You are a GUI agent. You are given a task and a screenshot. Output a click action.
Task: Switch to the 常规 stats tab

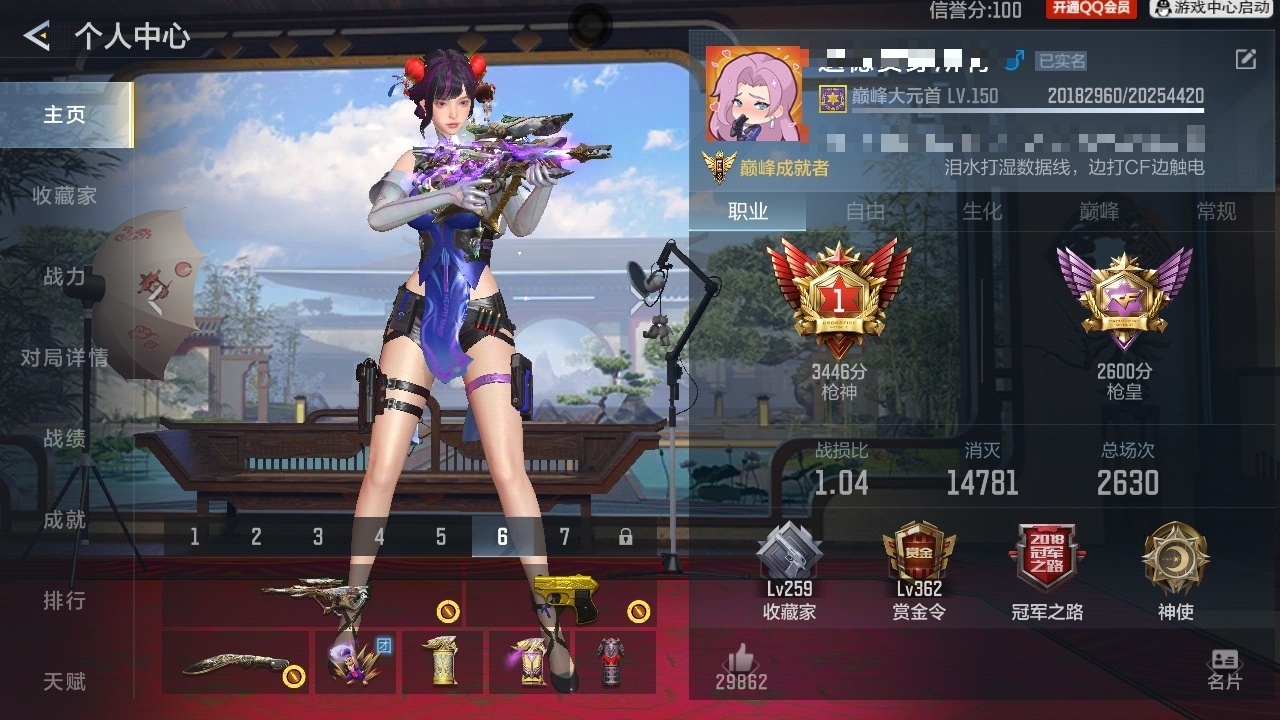click(x=1216, y=211)
